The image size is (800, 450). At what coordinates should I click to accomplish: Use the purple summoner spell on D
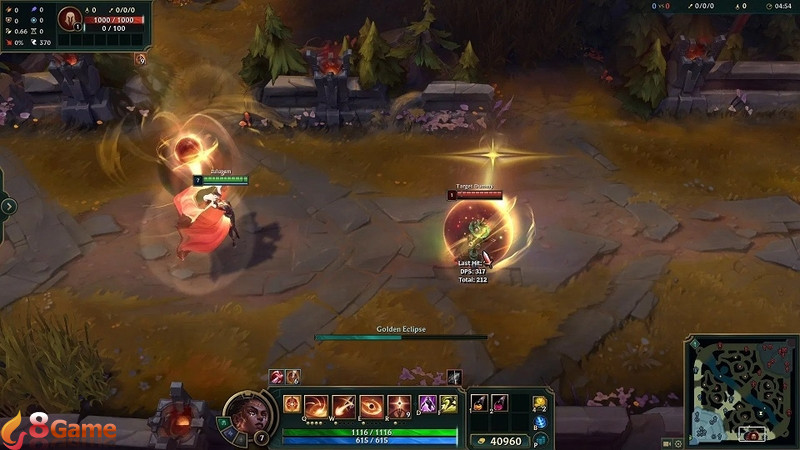(x=426, y=404)
